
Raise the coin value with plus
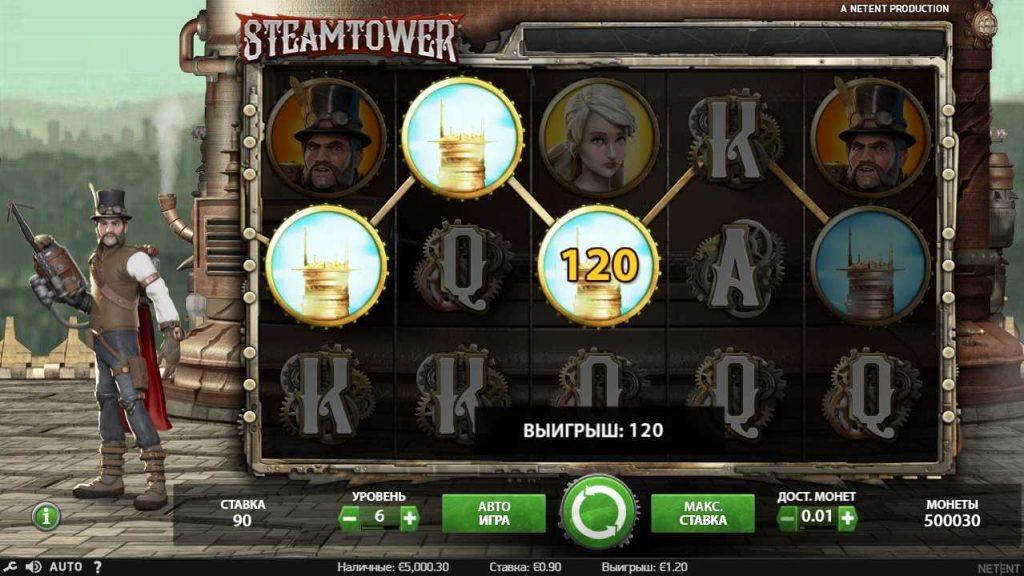847,518
